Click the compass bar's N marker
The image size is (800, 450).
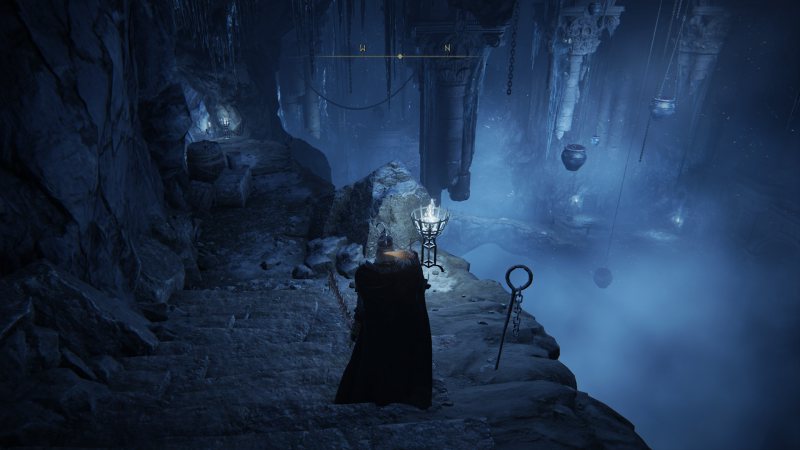pos(448,47)
